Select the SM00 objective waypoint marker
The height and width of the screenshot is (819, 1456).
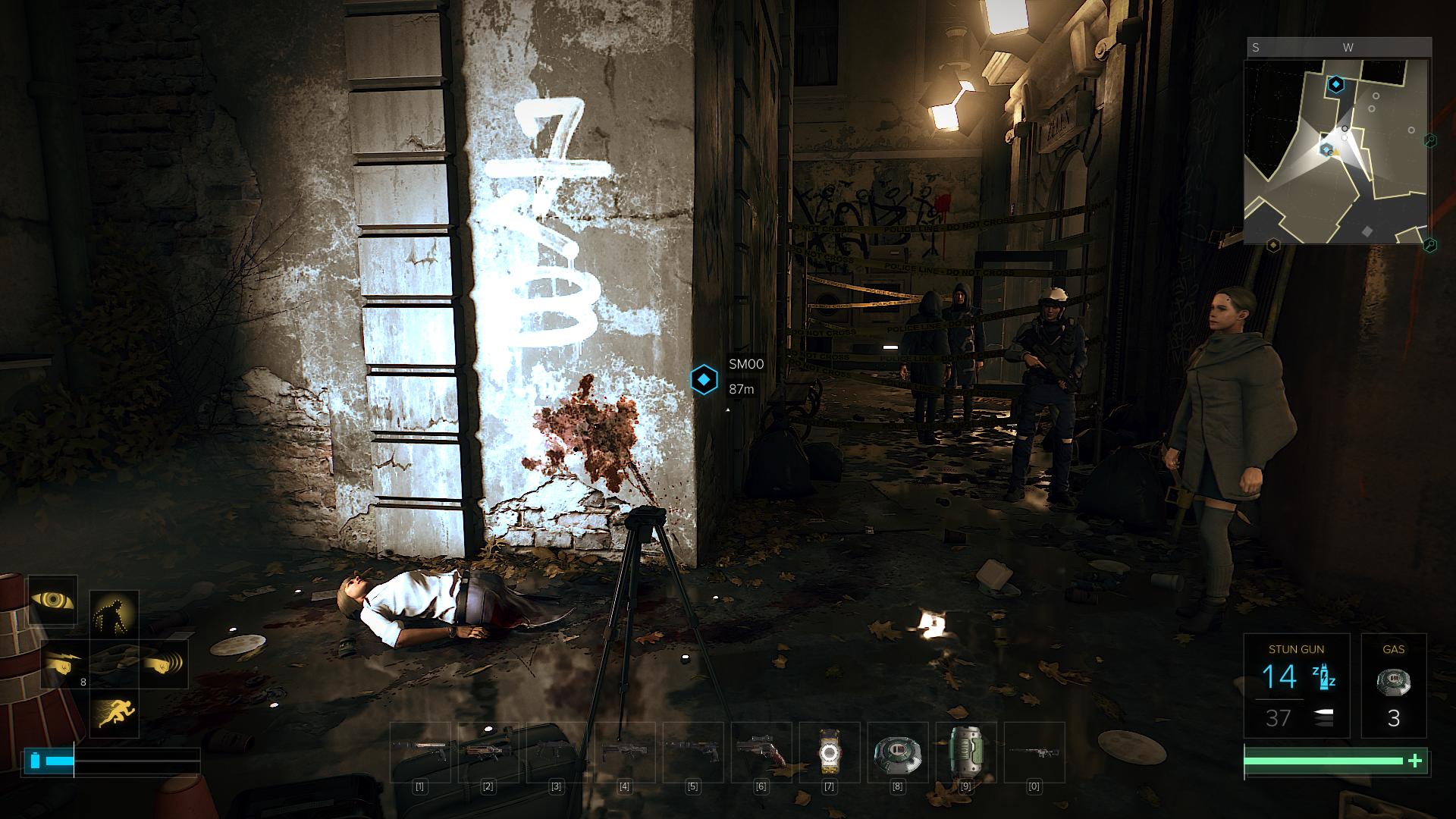tap(704, 379)
